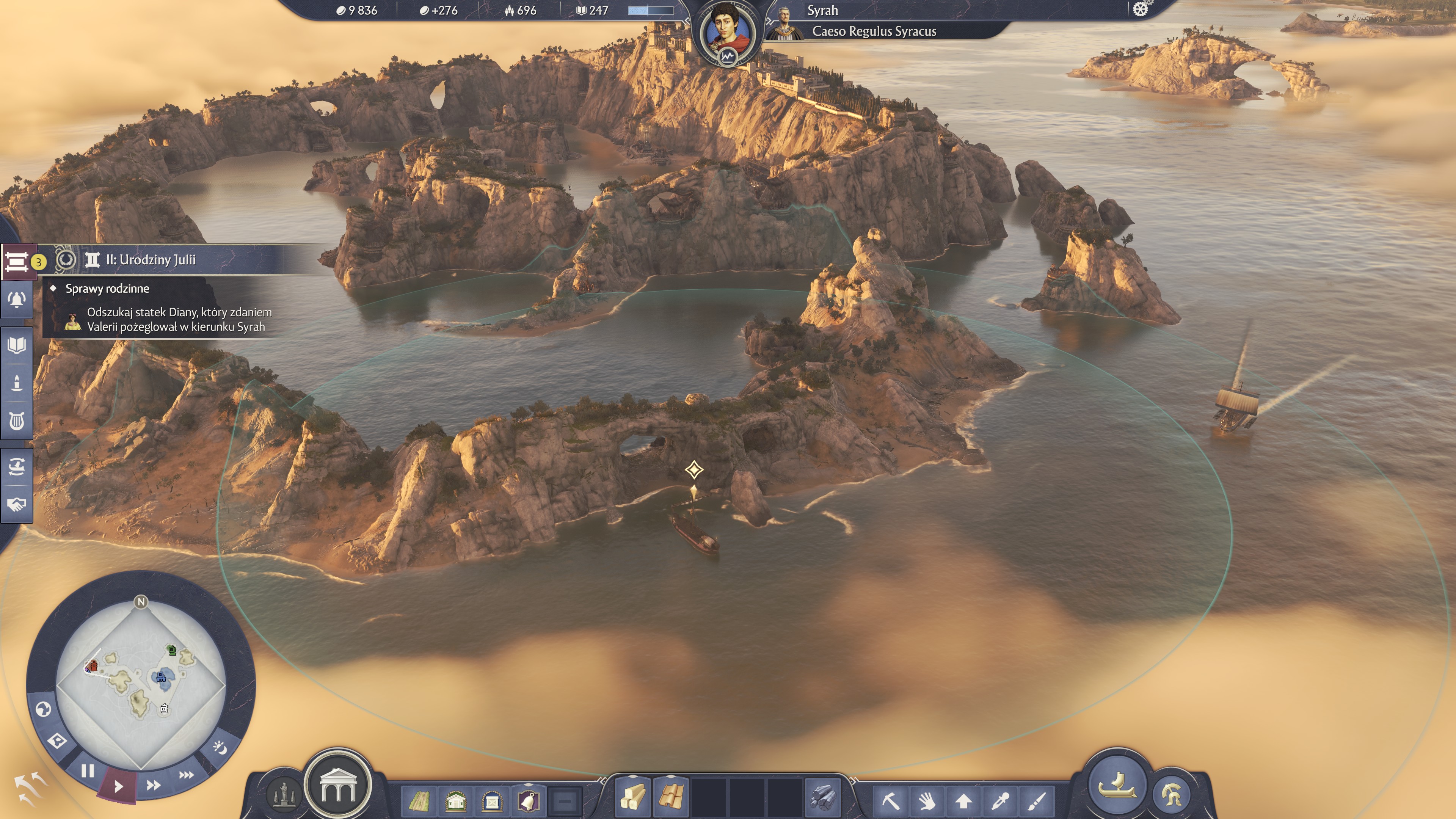Click the minimap

(x=141, y=684)
